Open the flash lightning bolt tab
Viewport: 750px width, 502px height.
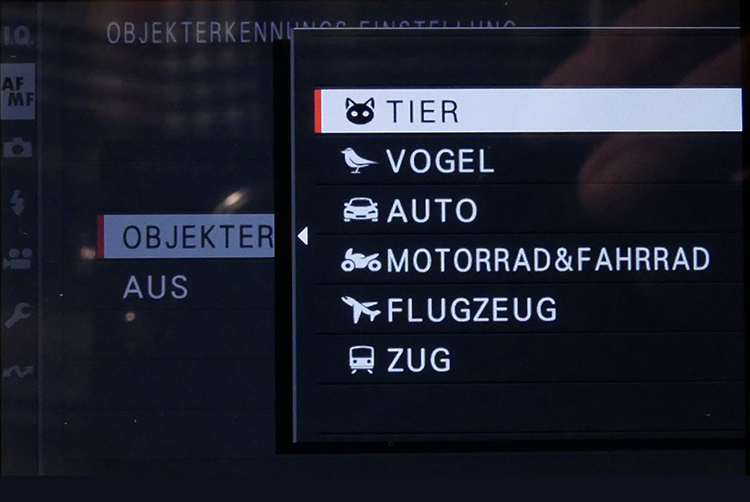tap(17, 202)
